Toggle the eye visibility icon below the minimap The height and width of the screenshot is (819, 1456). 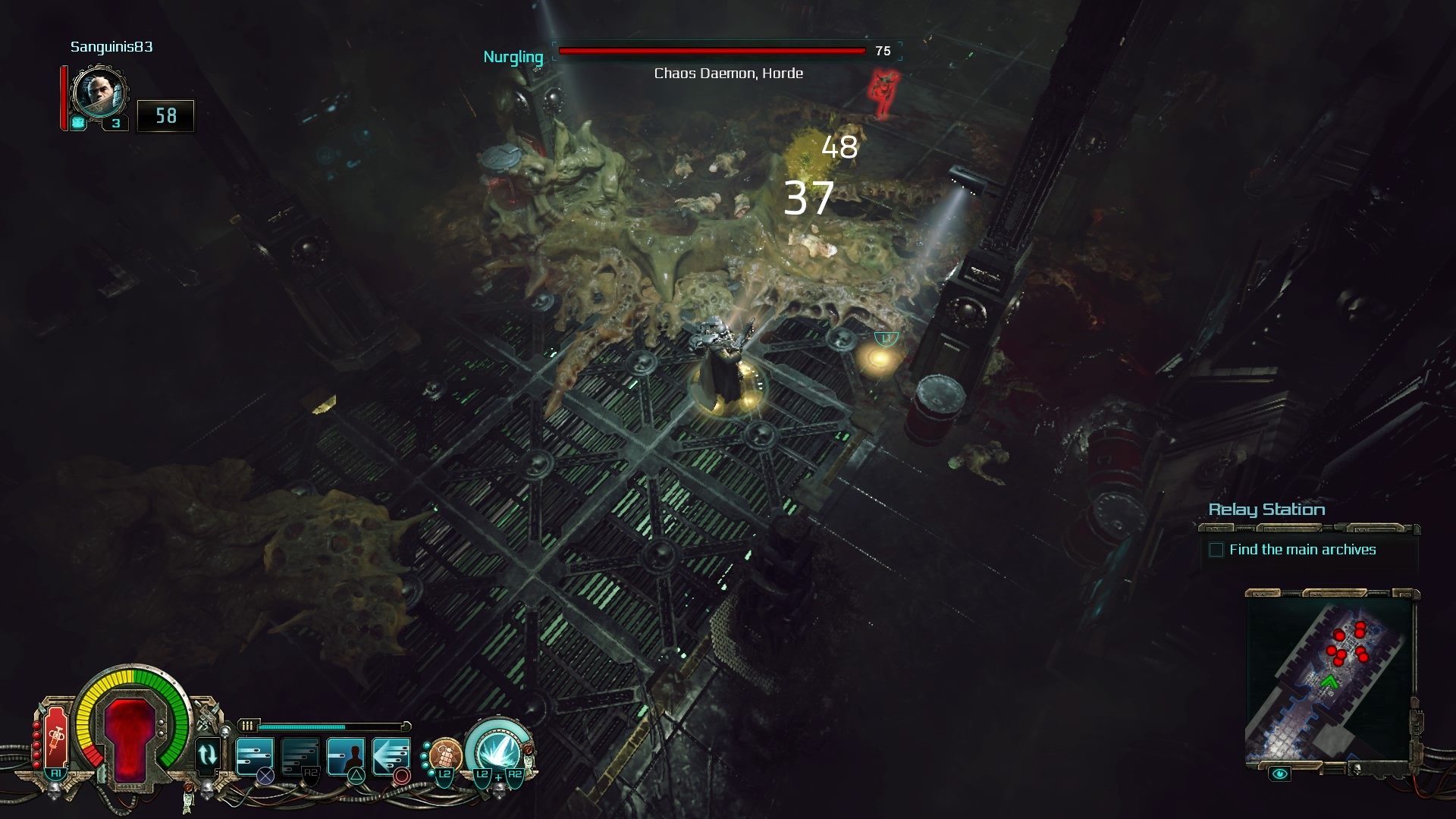pyautogui.click(x=1279, y=773)
